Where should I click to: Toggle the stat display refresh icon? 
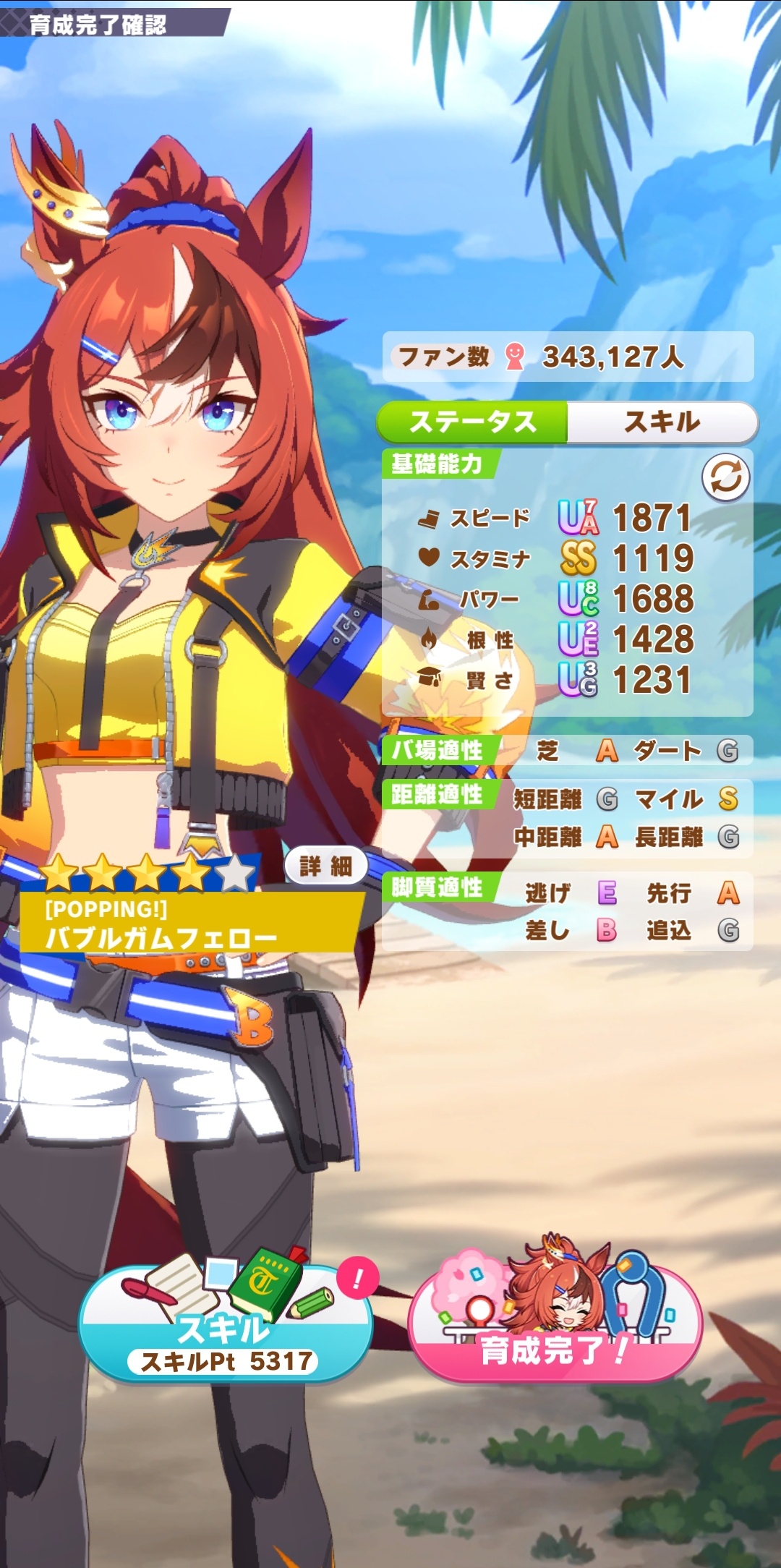pyautogui.click(x=725, y=477)
